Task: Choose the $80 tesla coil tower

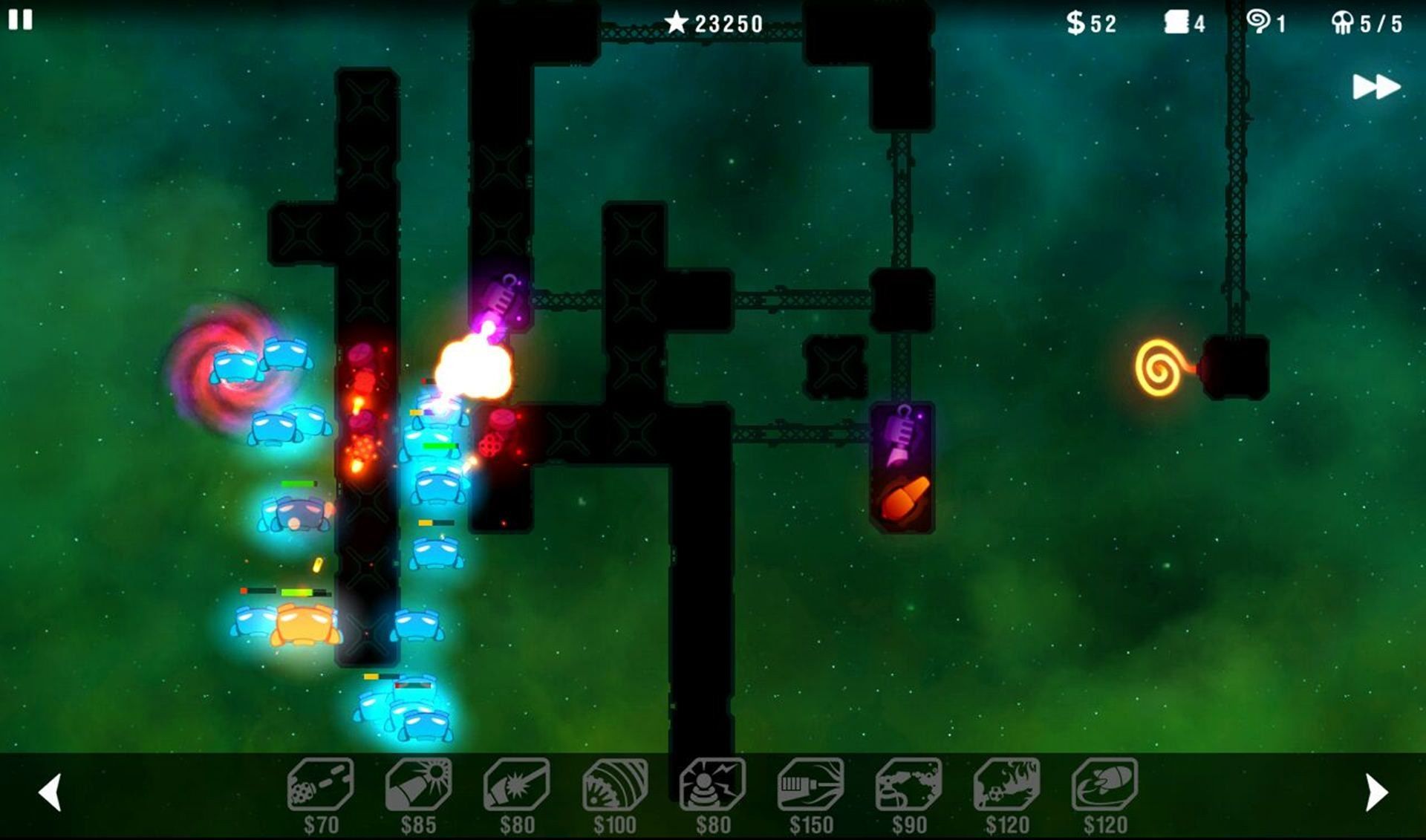Action: 712,785
